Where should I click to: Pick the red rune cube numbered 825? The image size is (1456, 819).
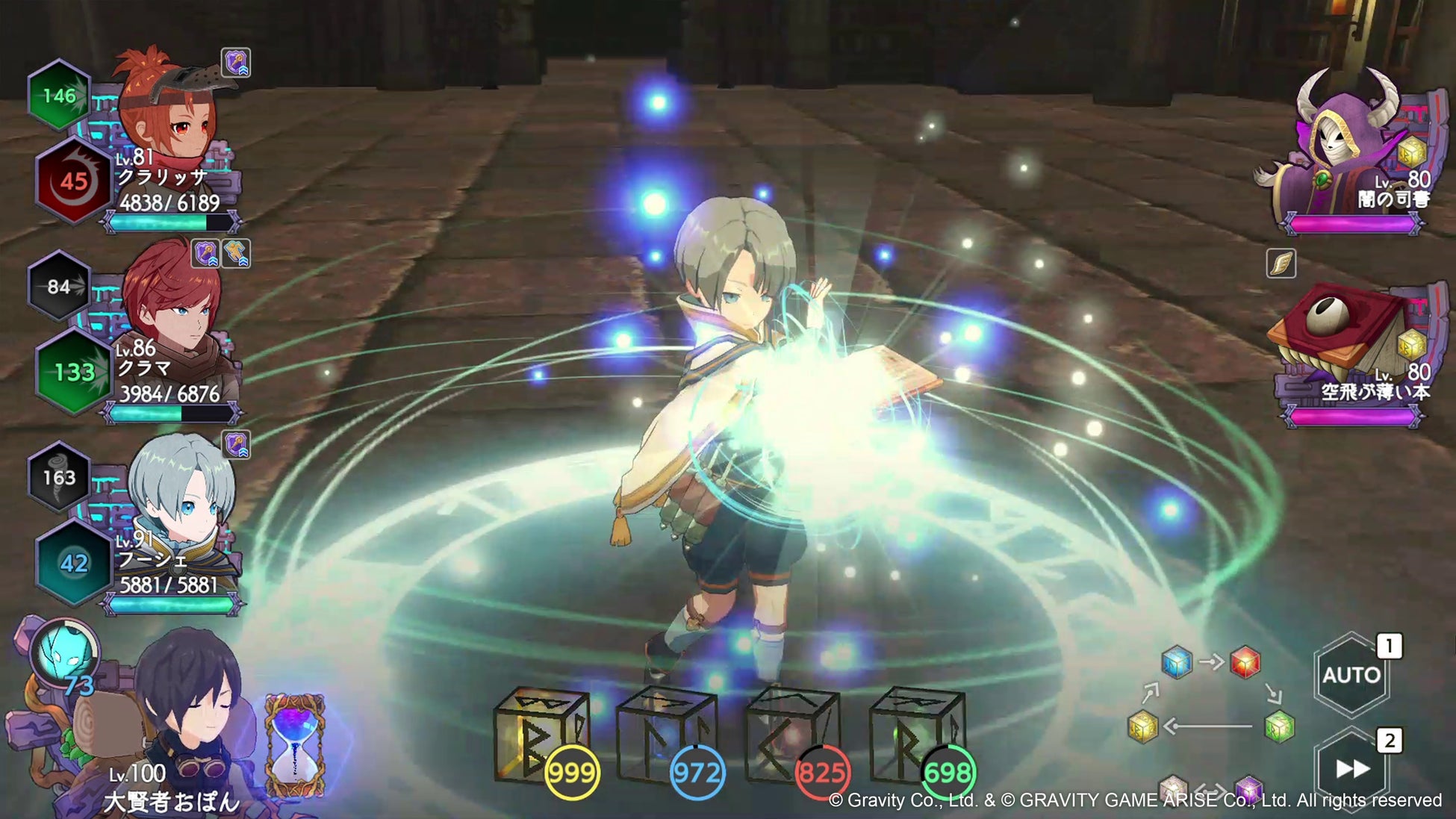[793, 735]
